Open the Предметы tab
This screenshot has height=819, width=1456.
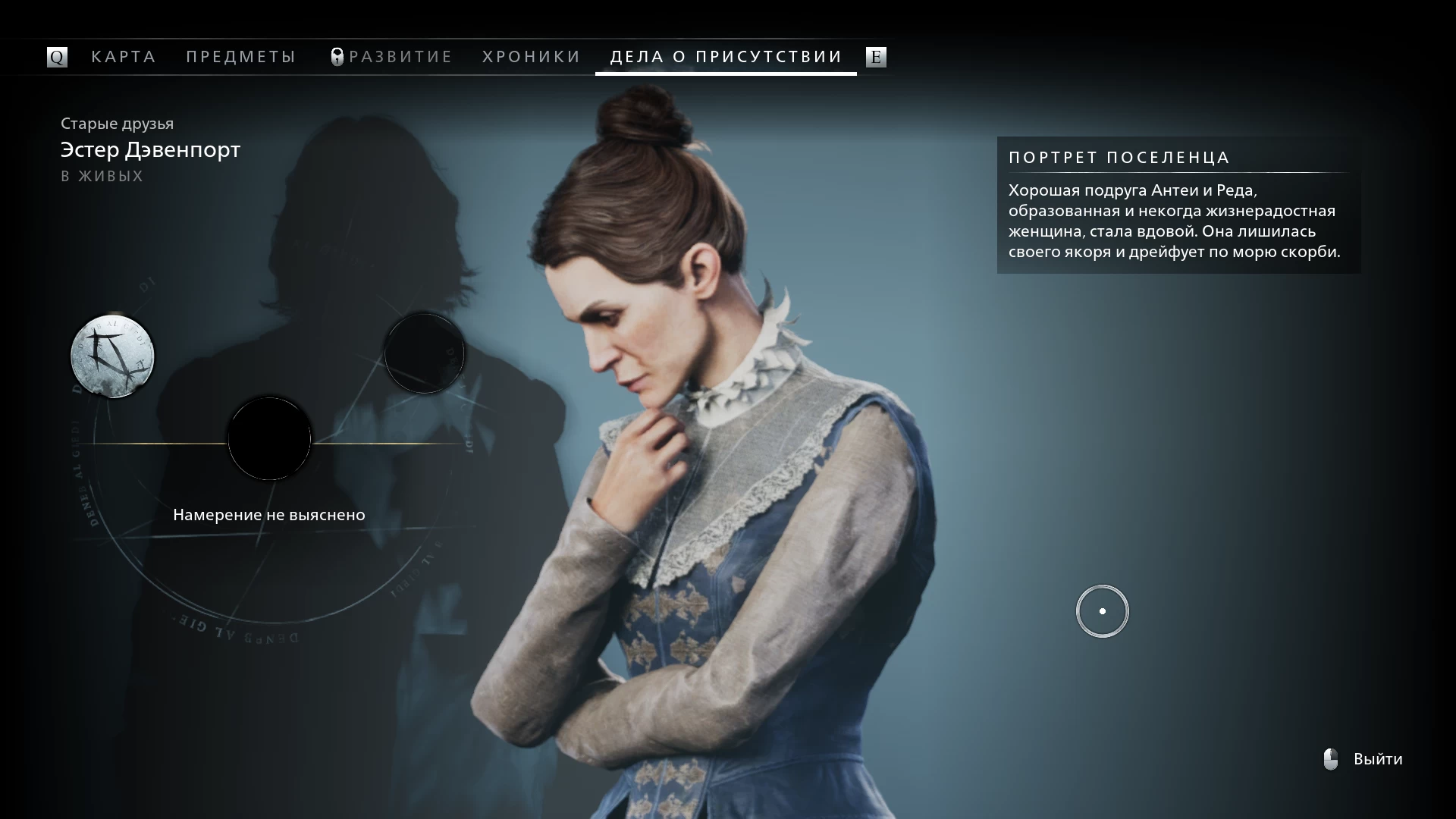(x=241, y=57)
